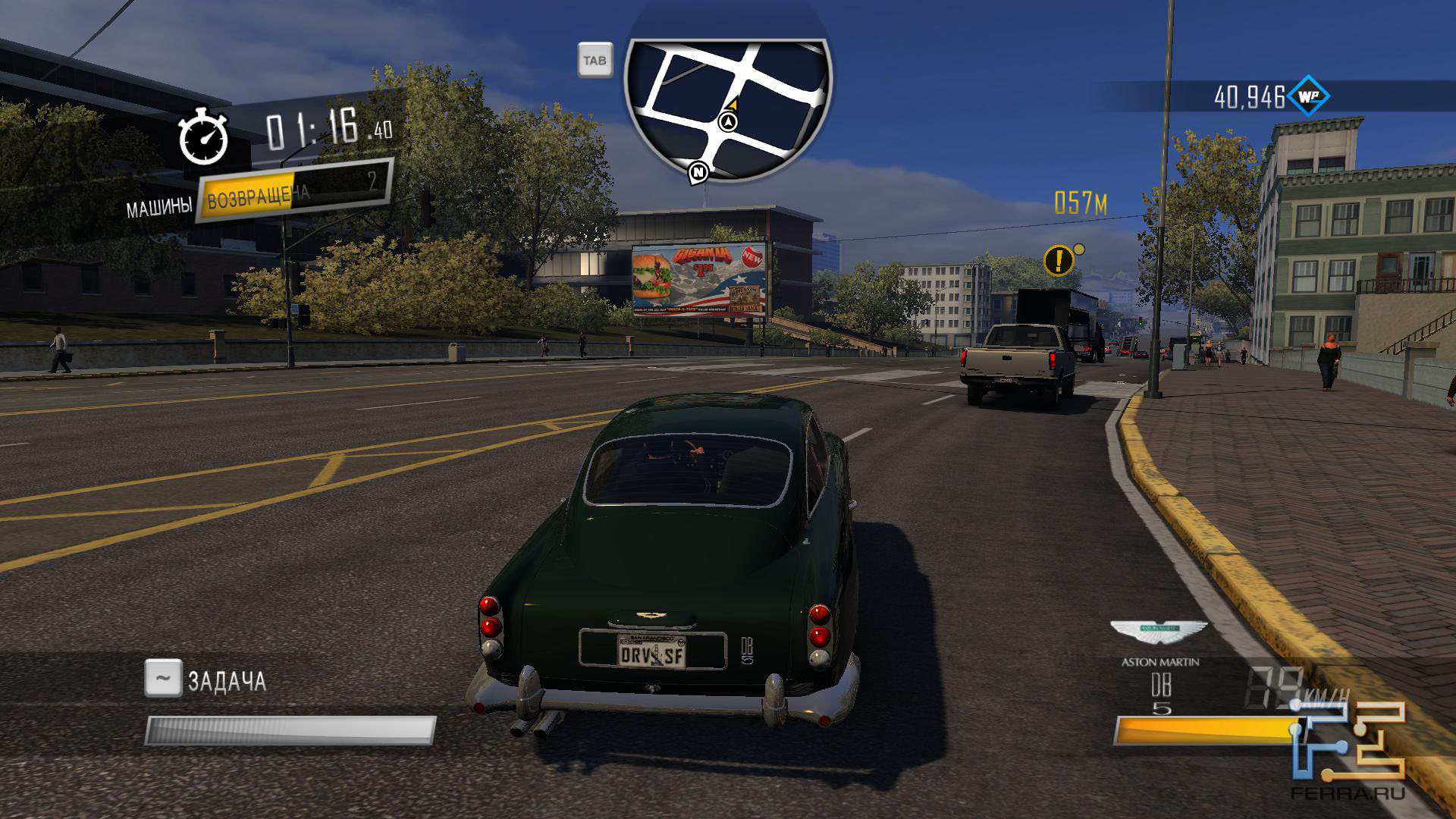Select the north marker on the minimap
The width and height of the screenshot is (1456, 819).
tap(698, 173)
